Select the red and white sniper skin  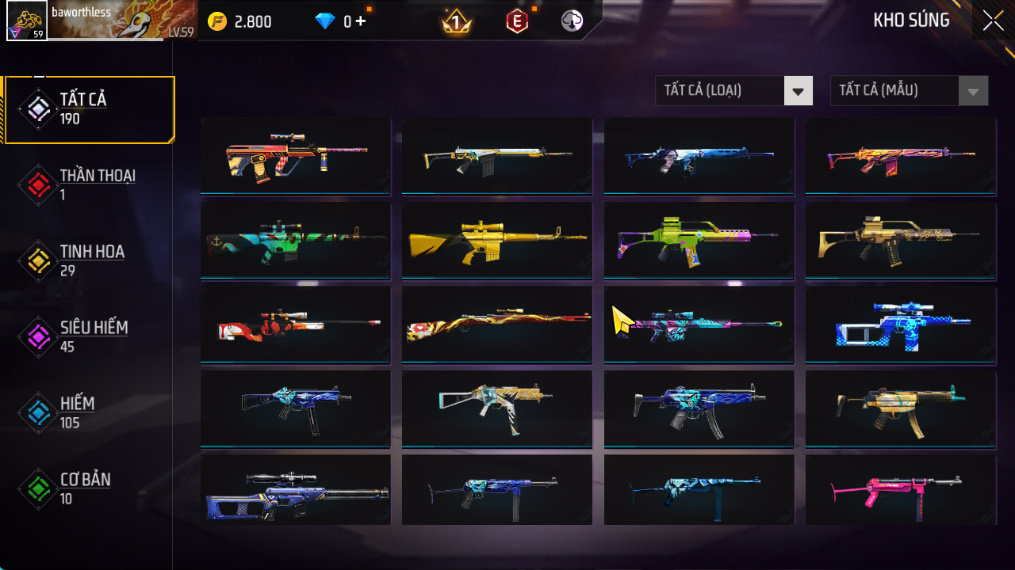click(x=295, y=324)
